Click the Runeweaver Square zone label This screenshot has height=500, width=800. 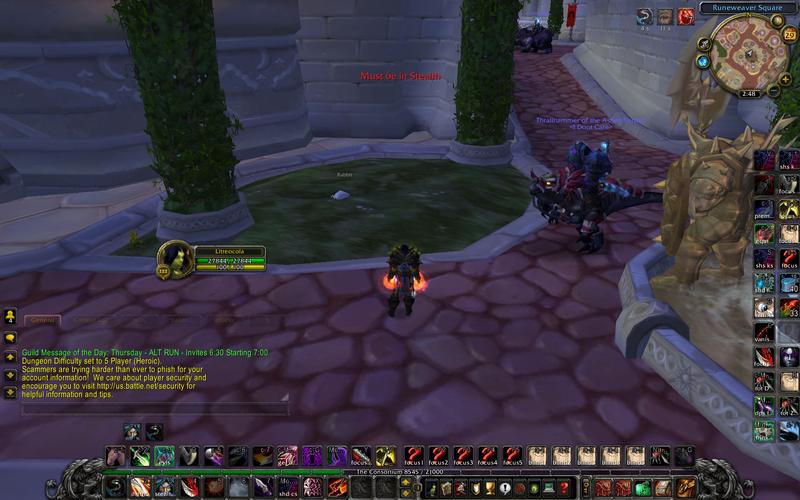point(747,7)
